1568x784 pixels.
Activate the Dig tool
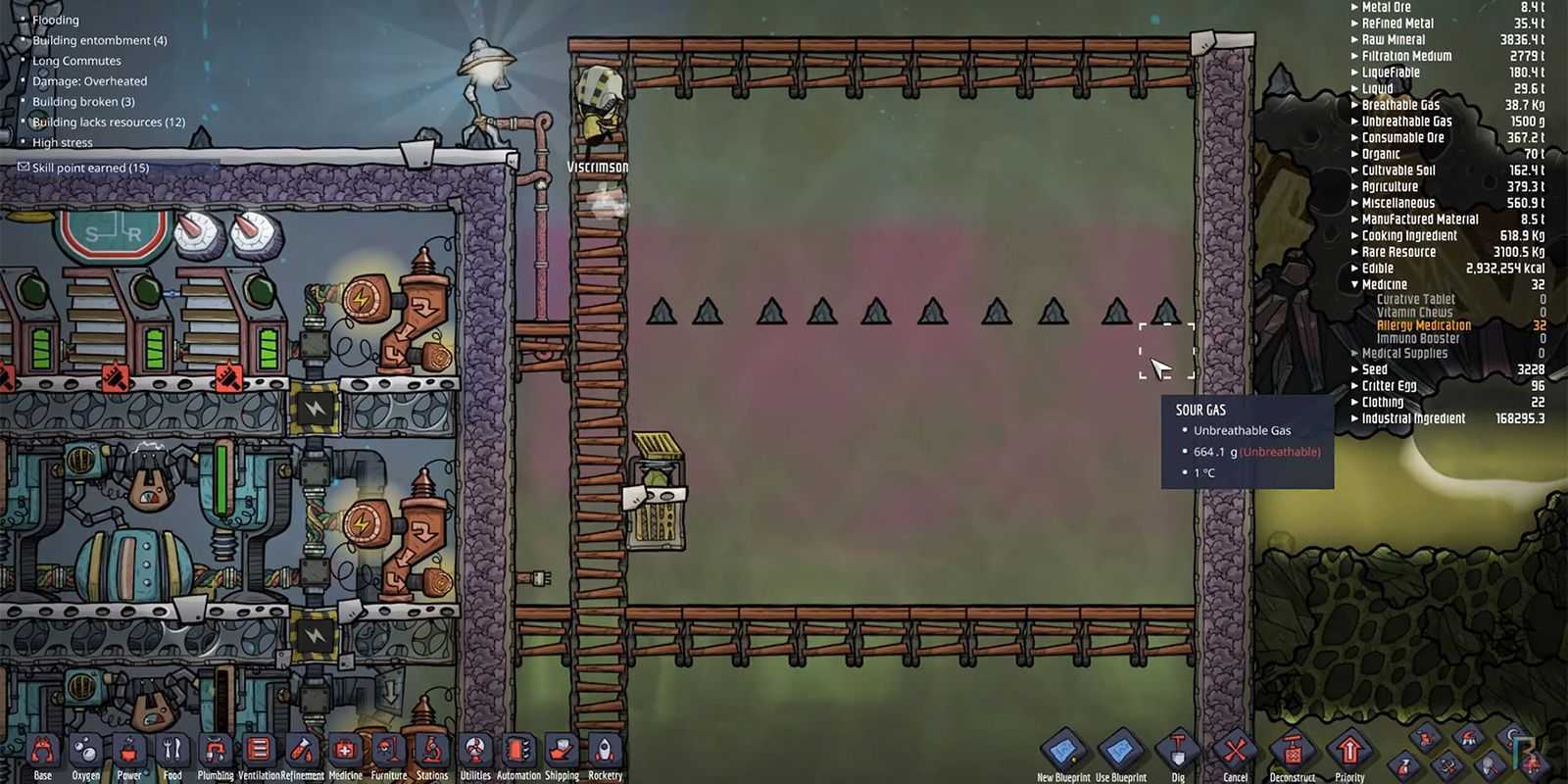click(x=1178, y=754)
